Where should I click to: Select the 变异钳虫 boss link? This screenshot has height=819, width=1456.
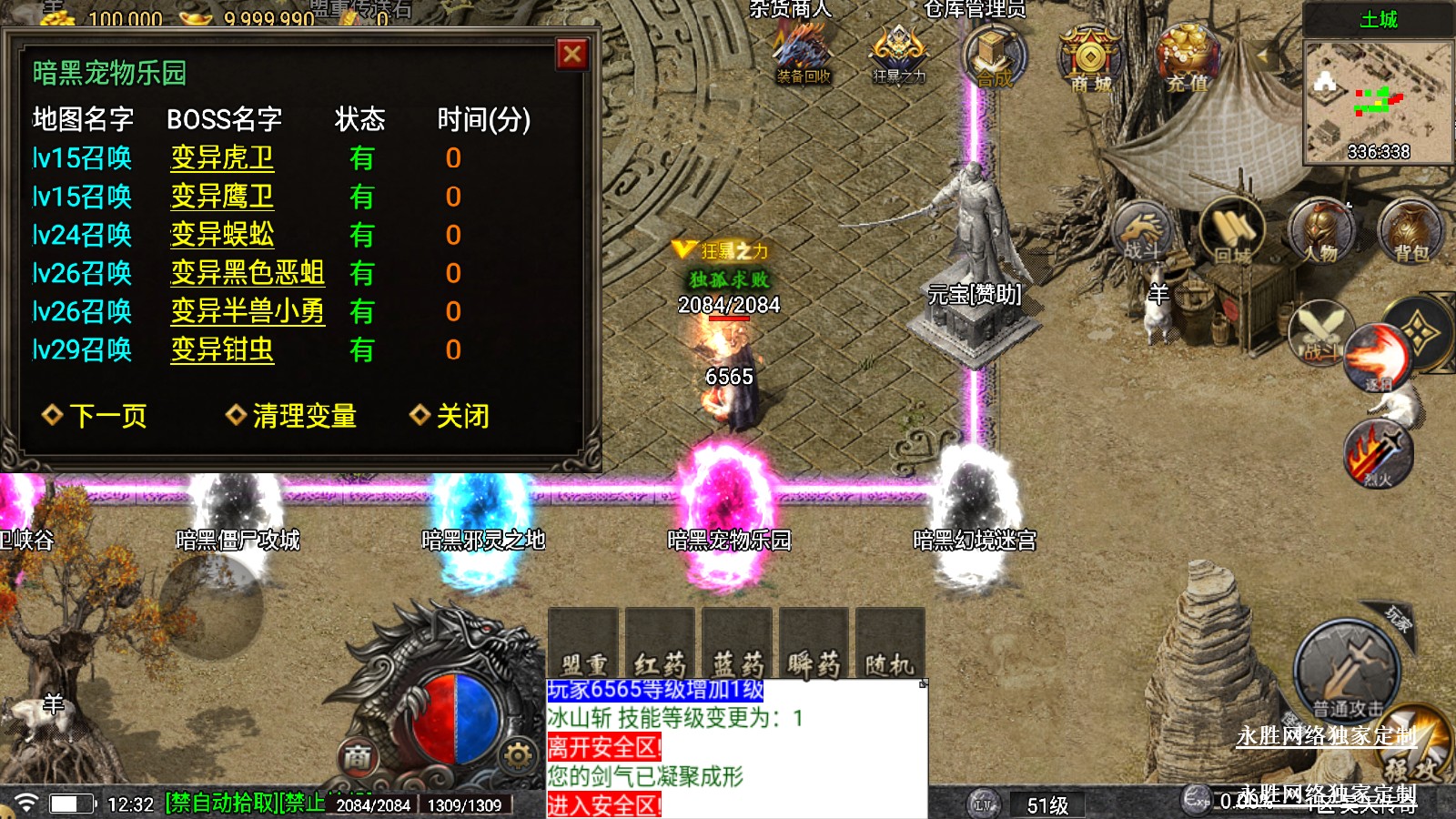pyautogui.click(x=222, y=349)
